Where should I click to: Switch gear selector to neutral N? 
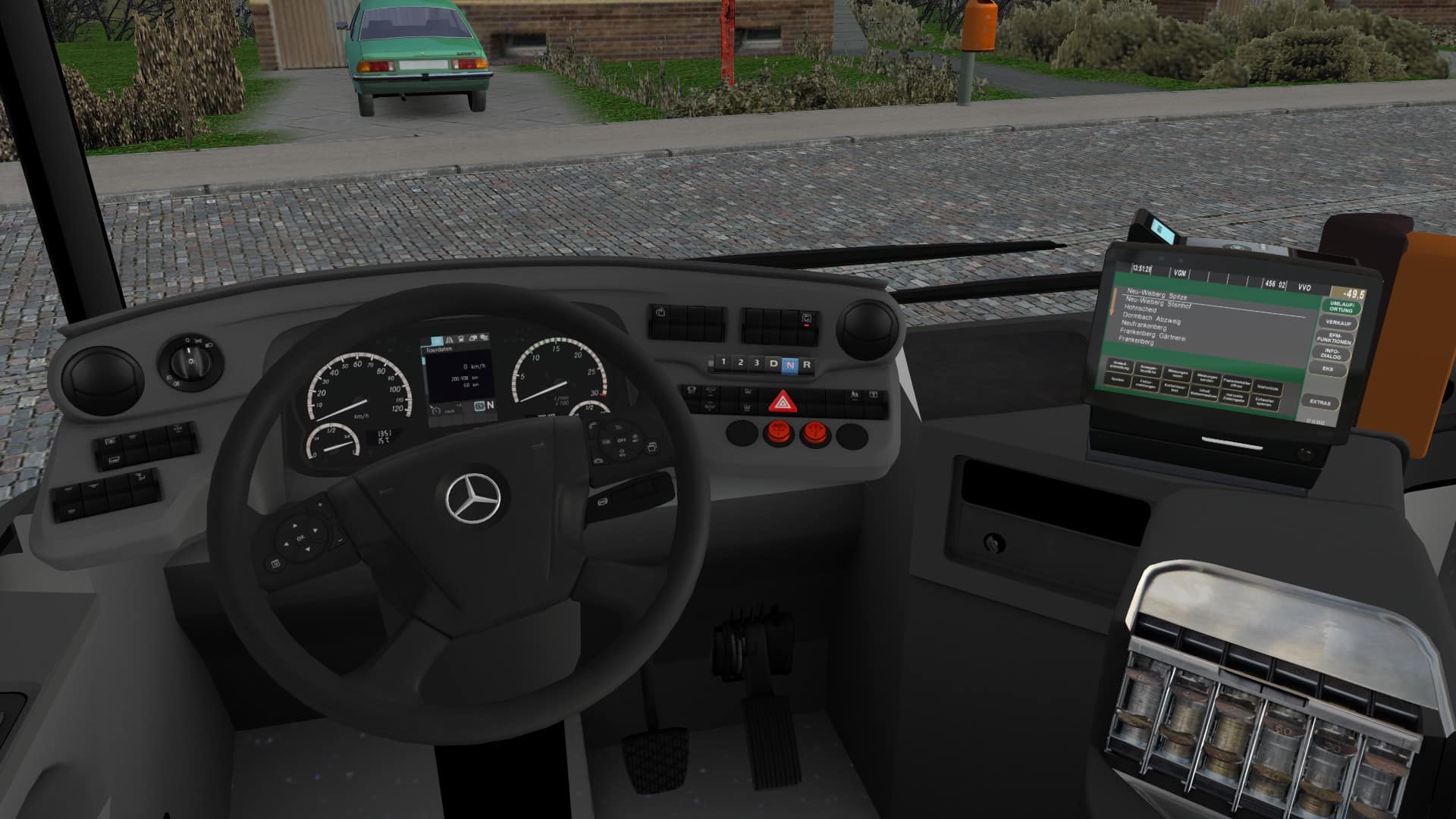tap(790, 365)
